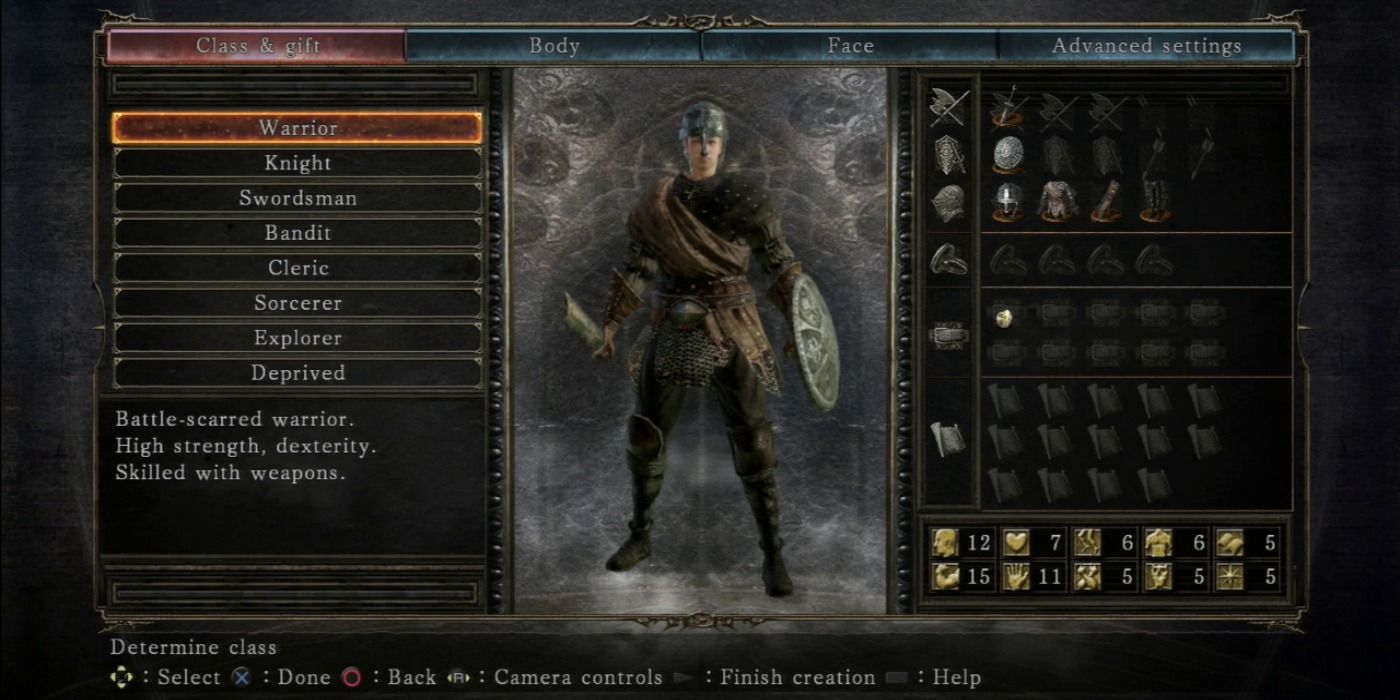Select Bandit from the class list
This screenshot has height=700, width=1400.
[x=297, y=233]
